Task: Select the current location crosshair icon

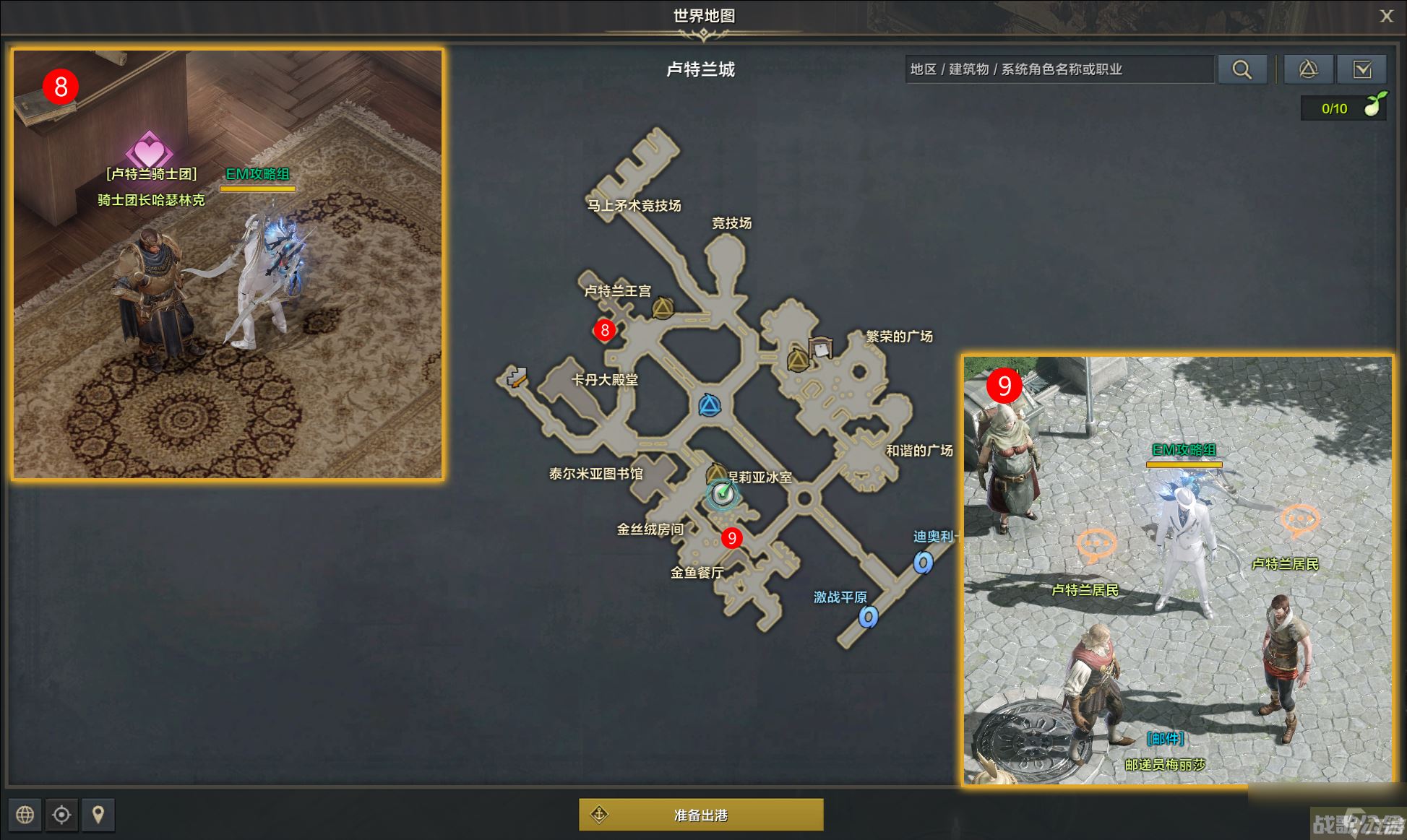Action: (61, 815)
